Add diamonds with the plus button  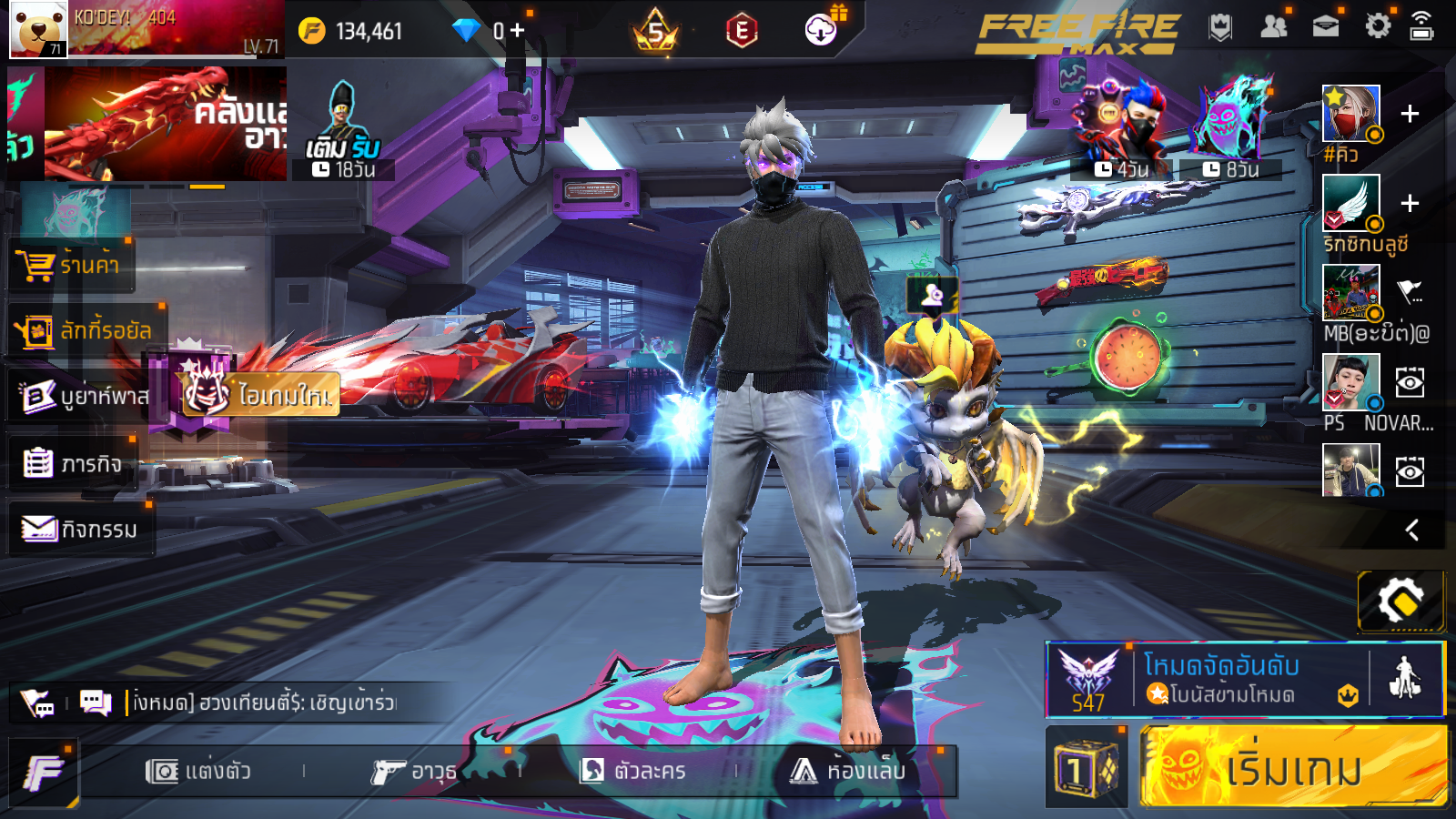pyautogui.click(x=517, y=30)
